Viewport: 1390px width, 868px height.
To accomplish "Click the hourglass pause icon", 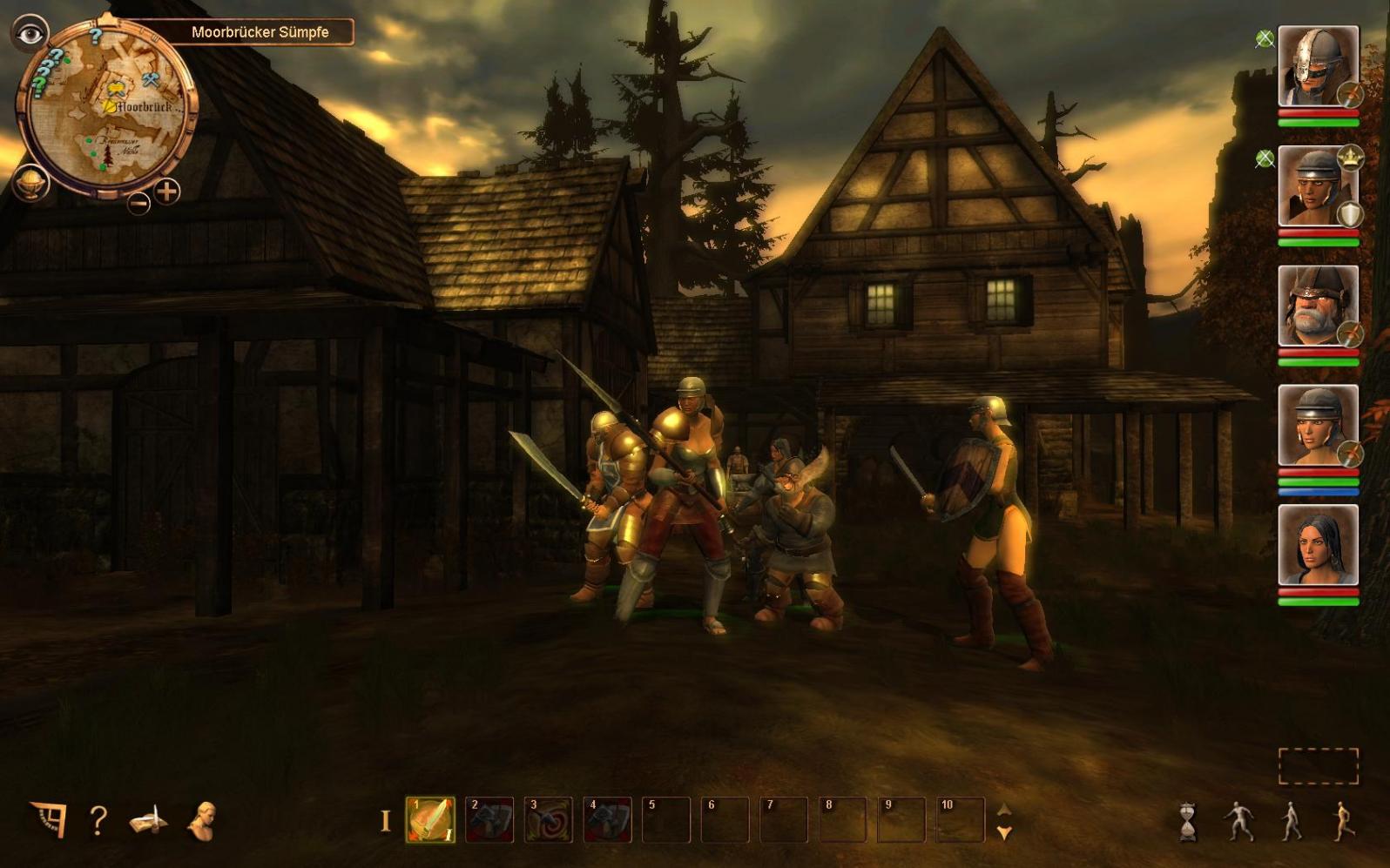I will click(x=1188, y=821).
